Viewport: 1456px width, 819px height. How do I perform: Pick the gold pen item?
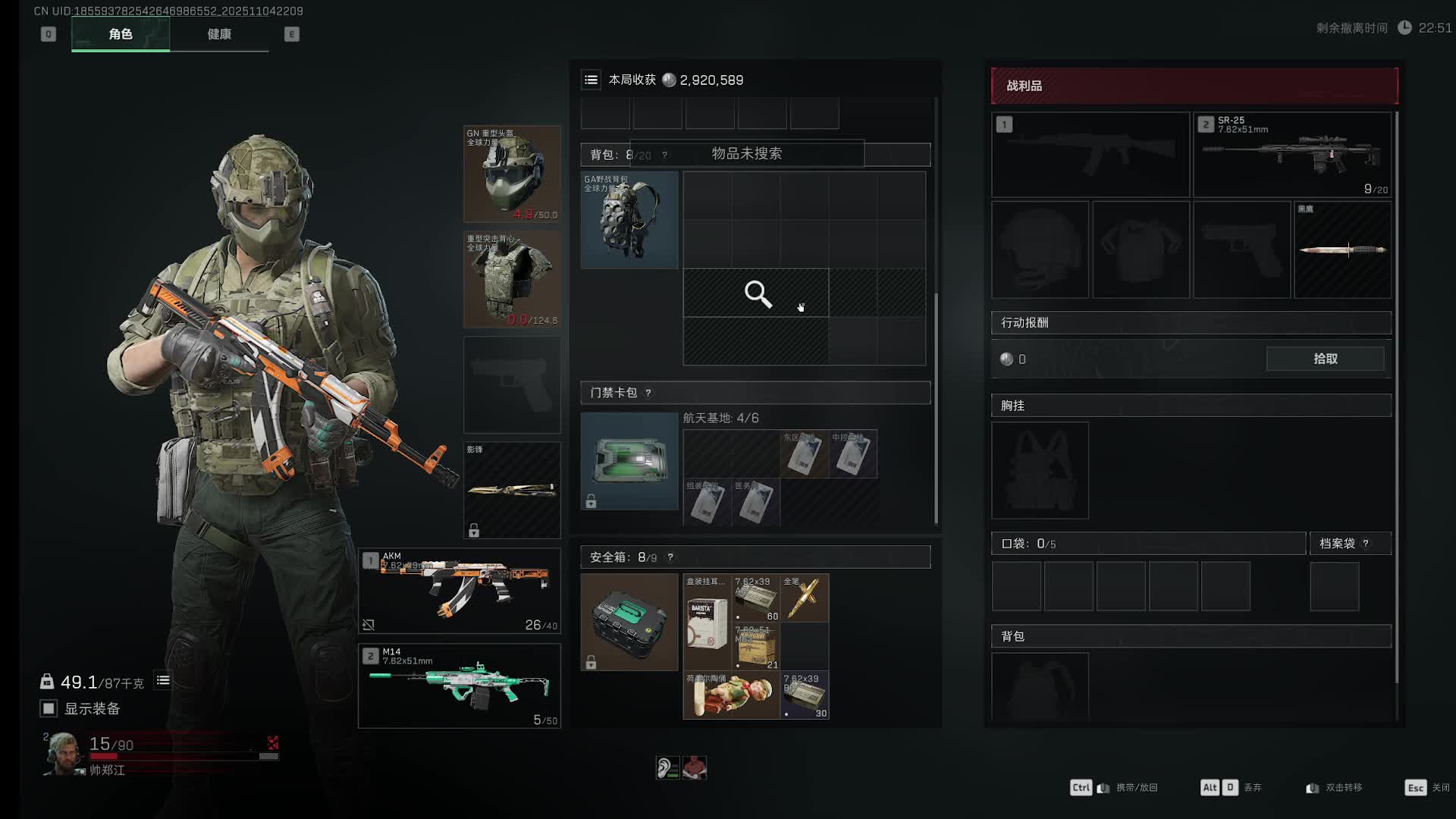click(x=805, y=598)
